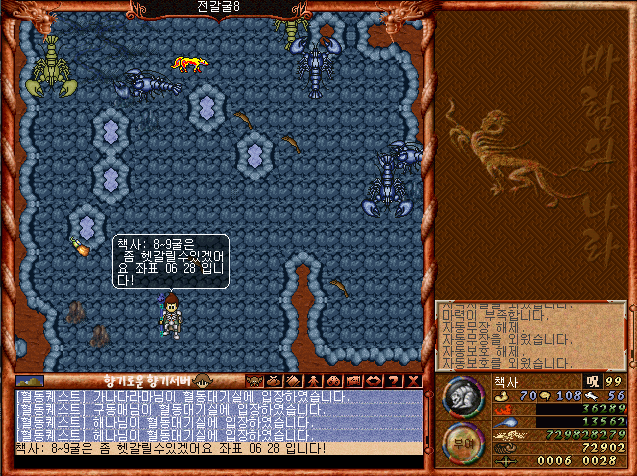The width and height of the screenshot is (637, 476).
Task: Open help with the question mark icon
Action: [x=394, y=380]
